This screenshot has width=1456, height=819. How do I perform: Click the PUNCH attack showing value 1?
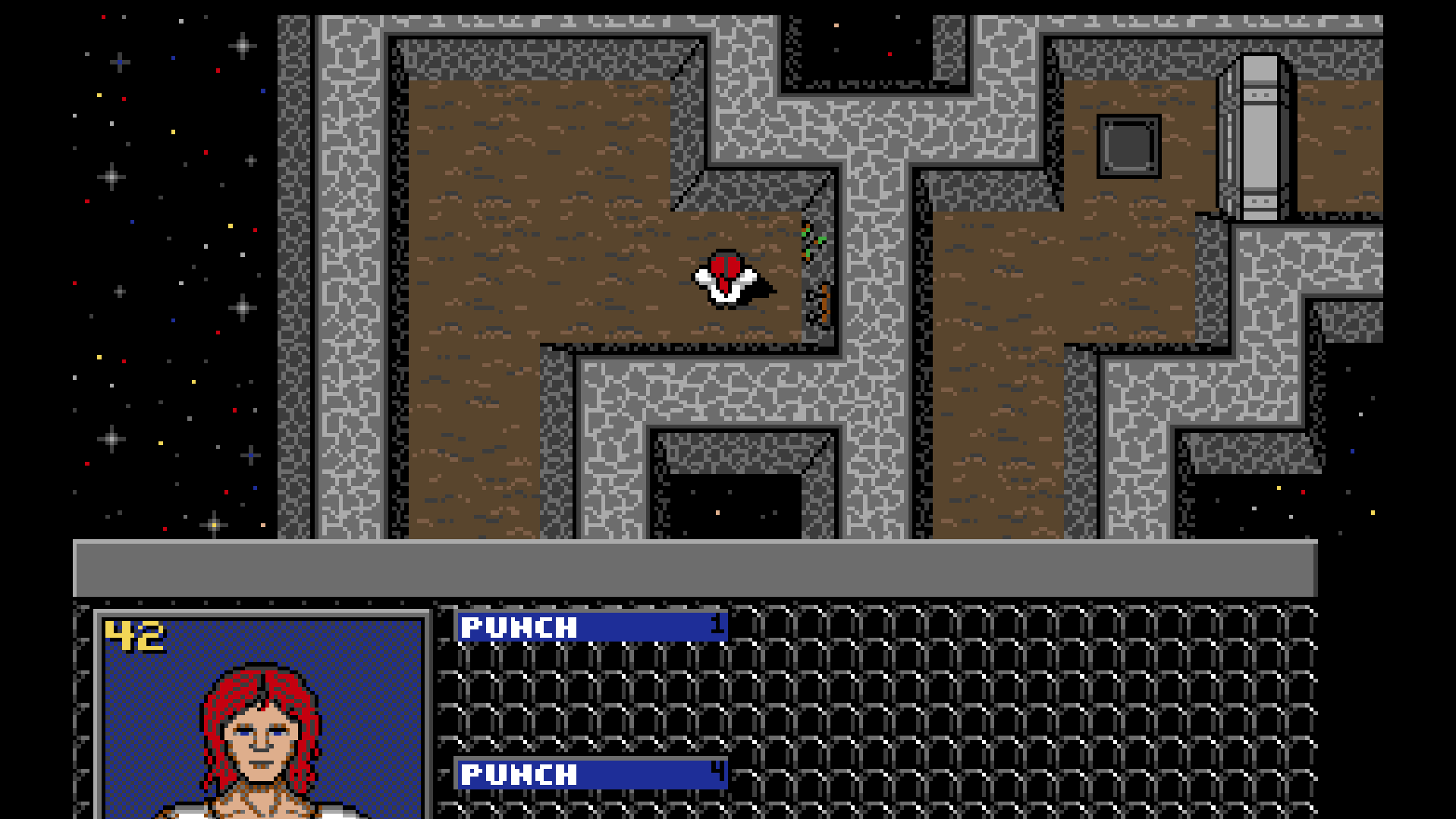pyautogui.click(x=590, y=627)
